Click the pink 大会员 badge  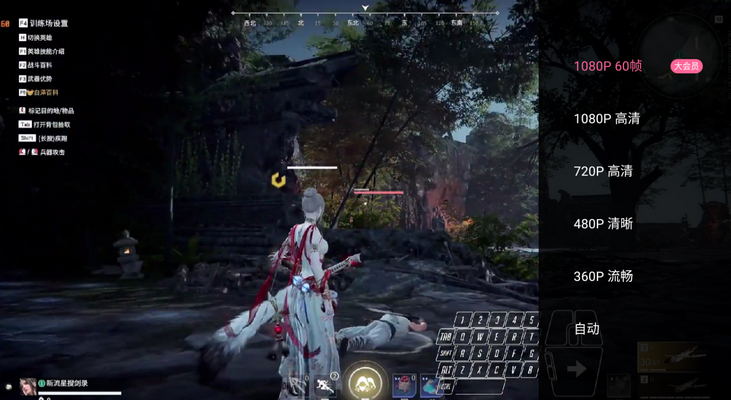click(686, 66)
